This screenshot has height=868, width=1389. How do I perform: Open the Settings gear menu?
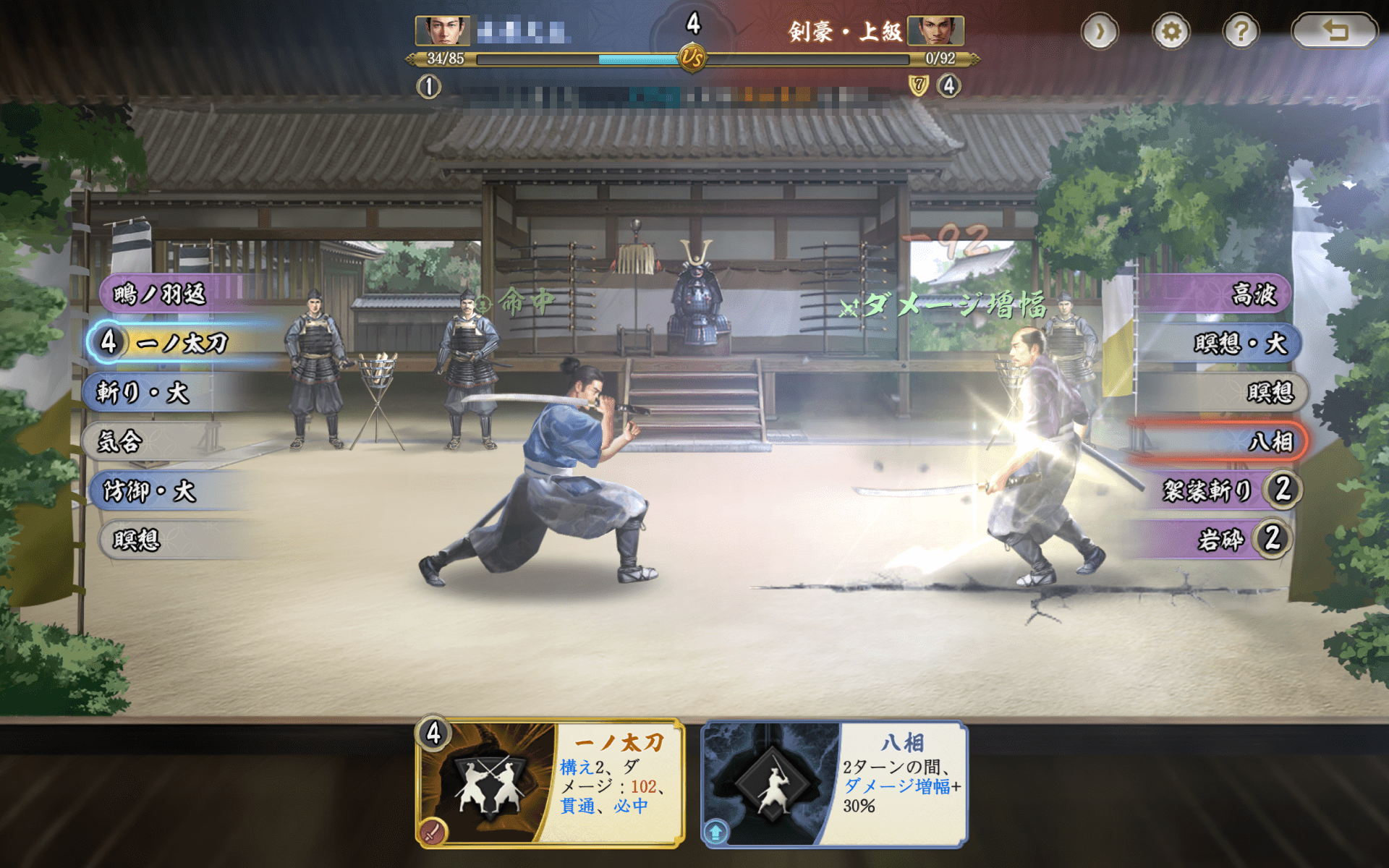[x=1172, y=33]
